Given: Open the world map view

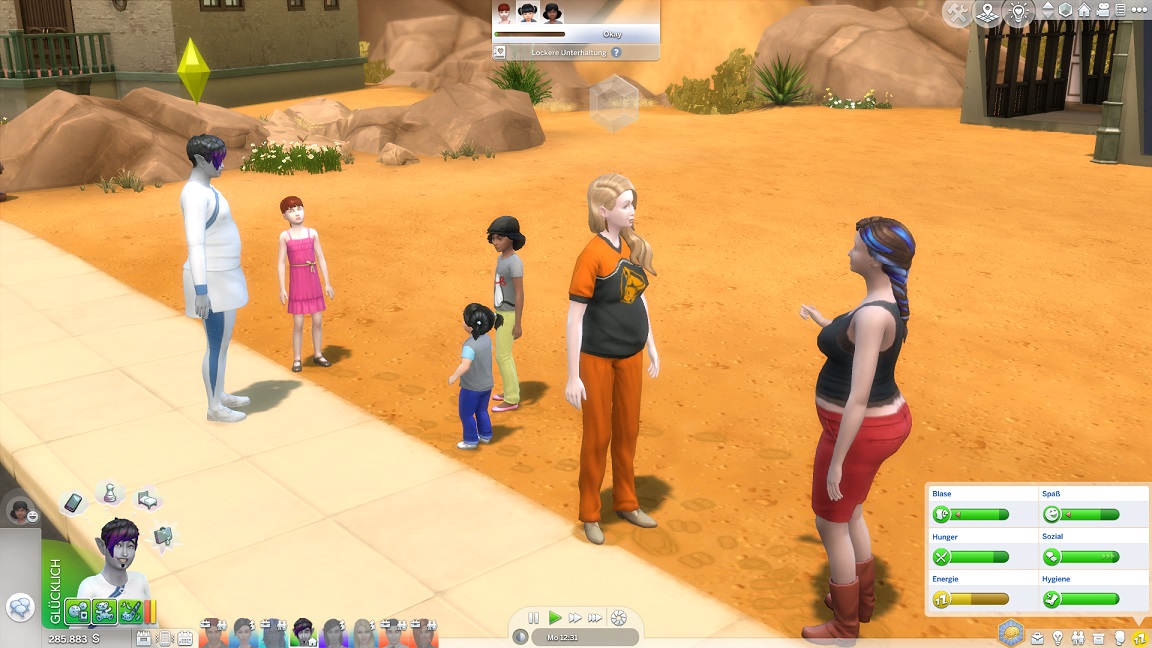Looking at the screenshot, I should 988,13.
